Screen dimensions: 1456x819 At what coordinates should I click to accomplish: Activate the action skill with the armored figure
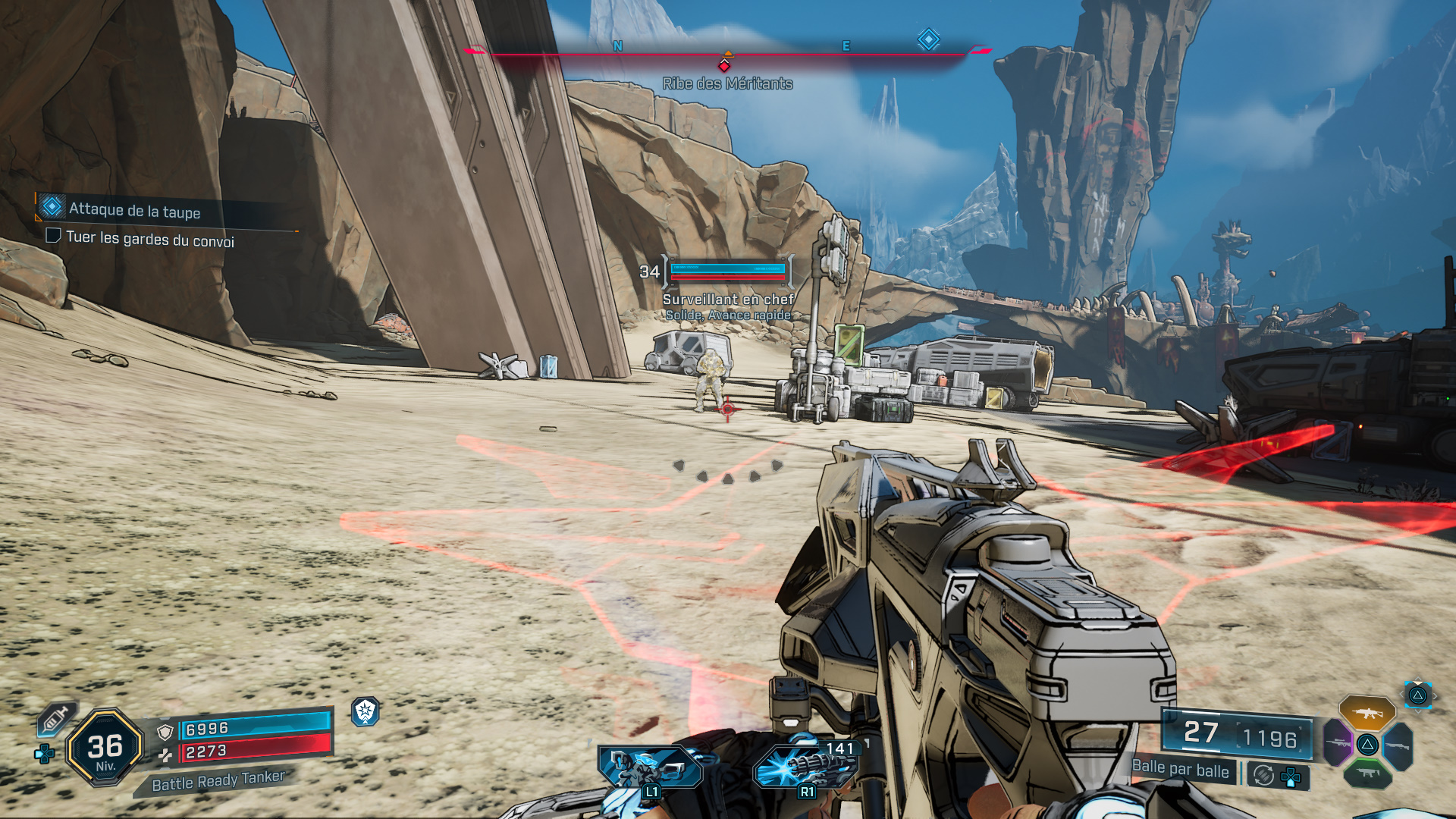650,766
